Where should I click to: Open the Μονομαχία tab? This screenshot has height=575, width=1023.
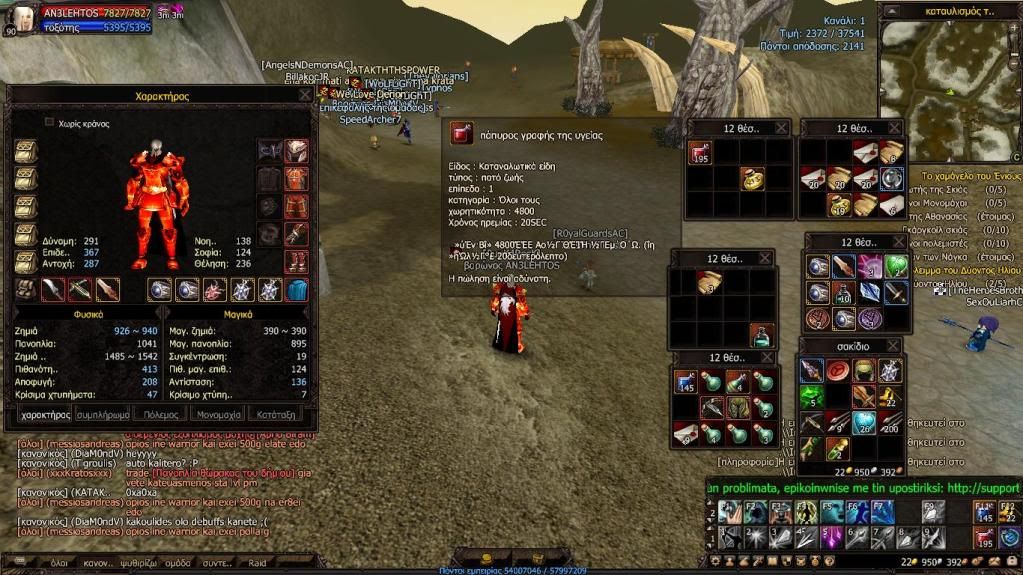[218, 413]
